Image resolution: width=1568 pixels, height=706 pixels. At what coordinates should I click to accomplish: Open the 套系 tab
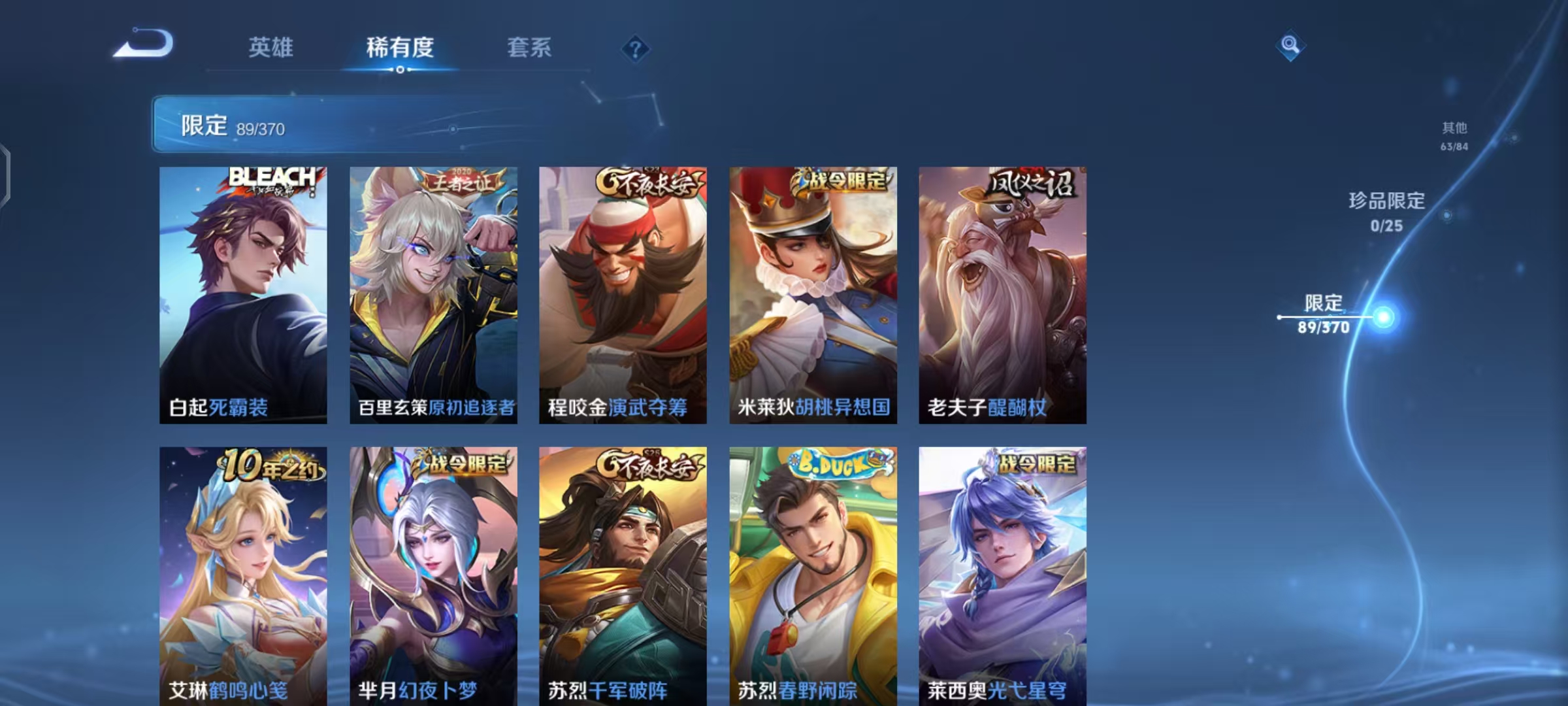click(529, 47)
